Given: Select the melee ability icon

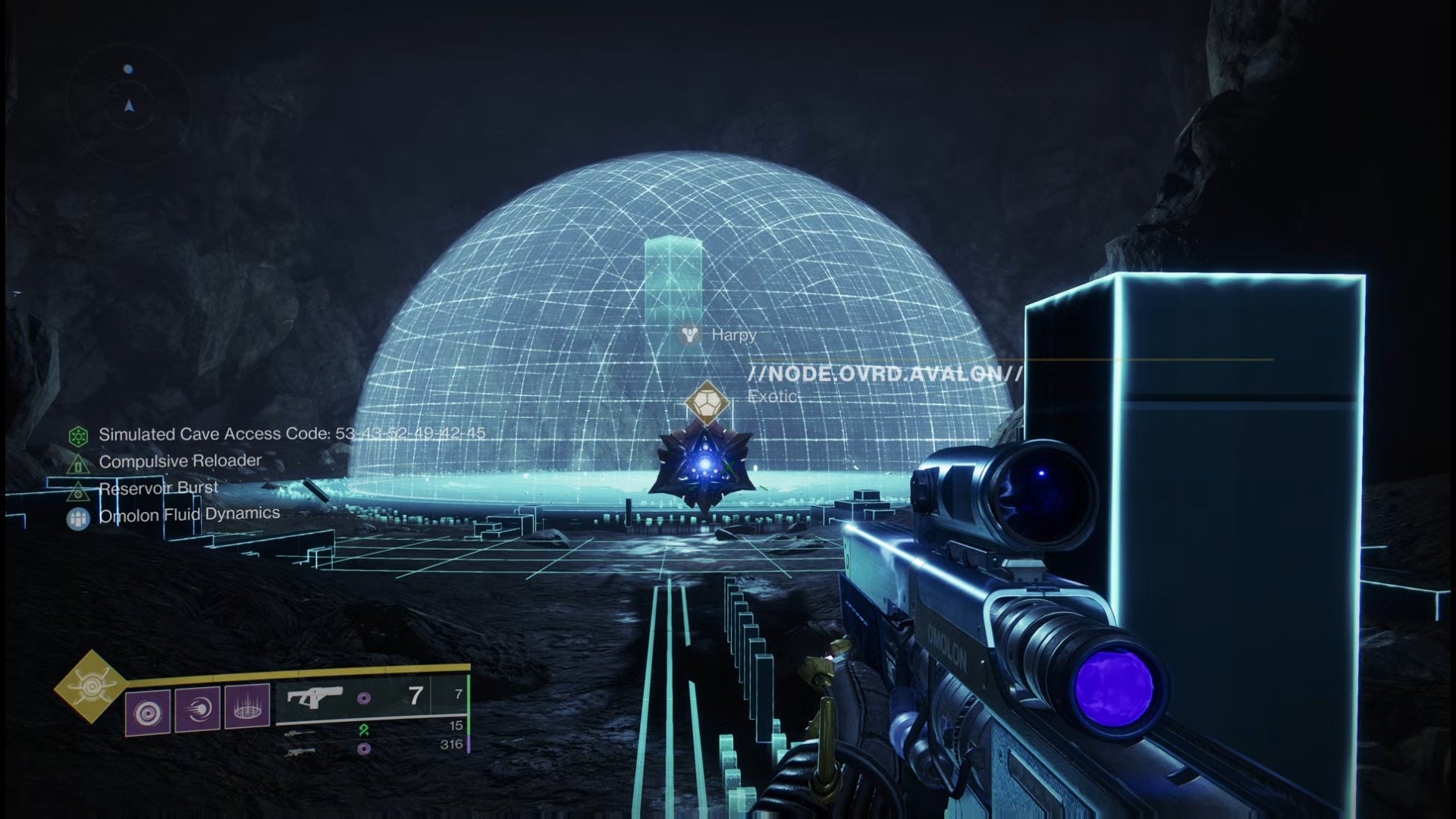Looking at the screenshot, I should (x=197, y=710).
